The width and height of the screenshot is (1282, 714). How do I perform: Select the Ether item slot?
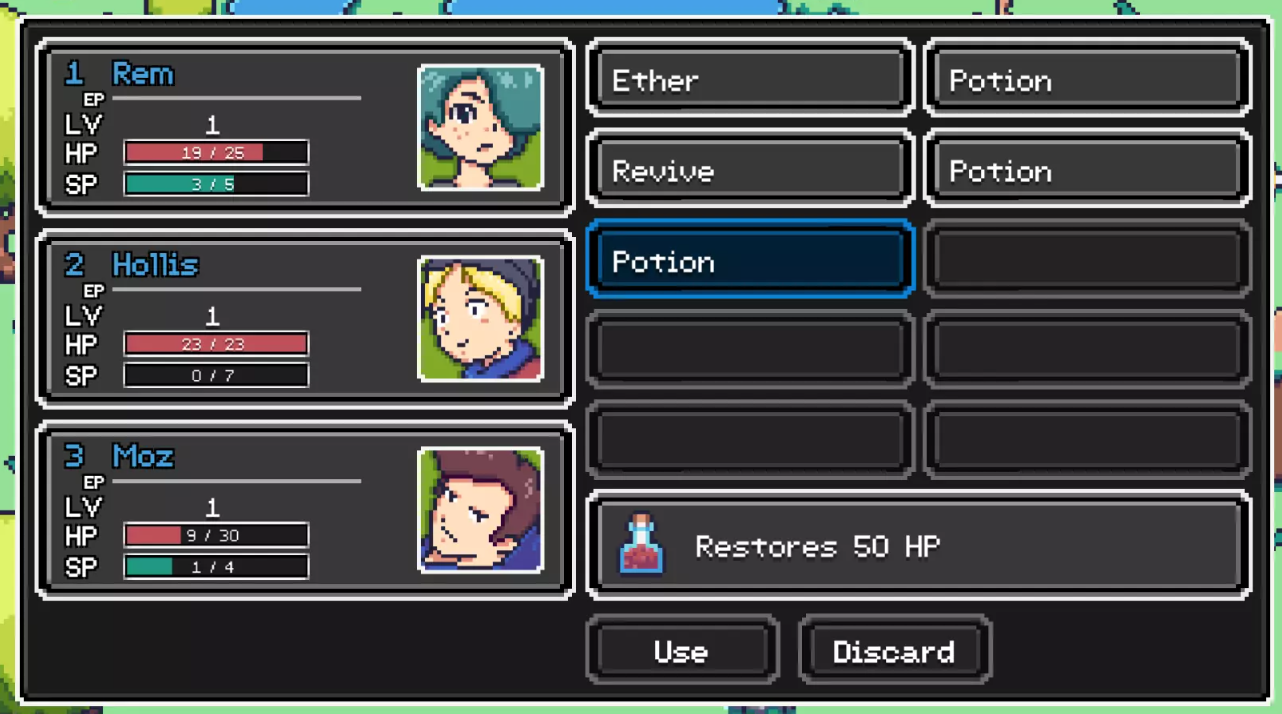click(x=749, y=80)
